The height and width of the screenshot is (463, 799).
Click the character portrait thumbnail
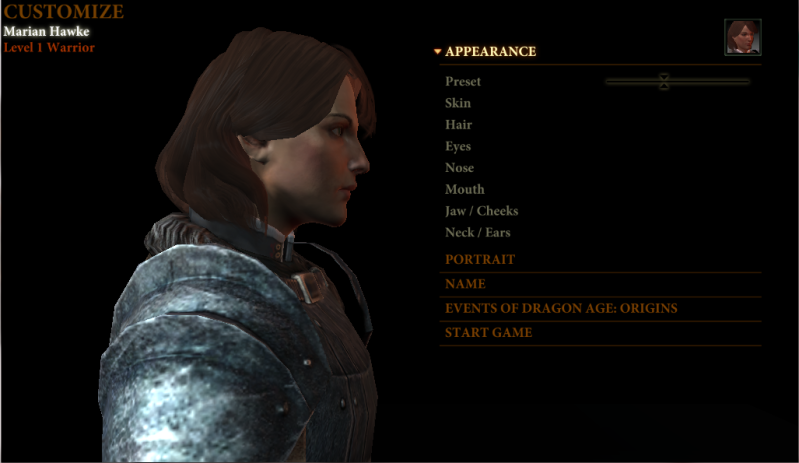pos(743,37)
